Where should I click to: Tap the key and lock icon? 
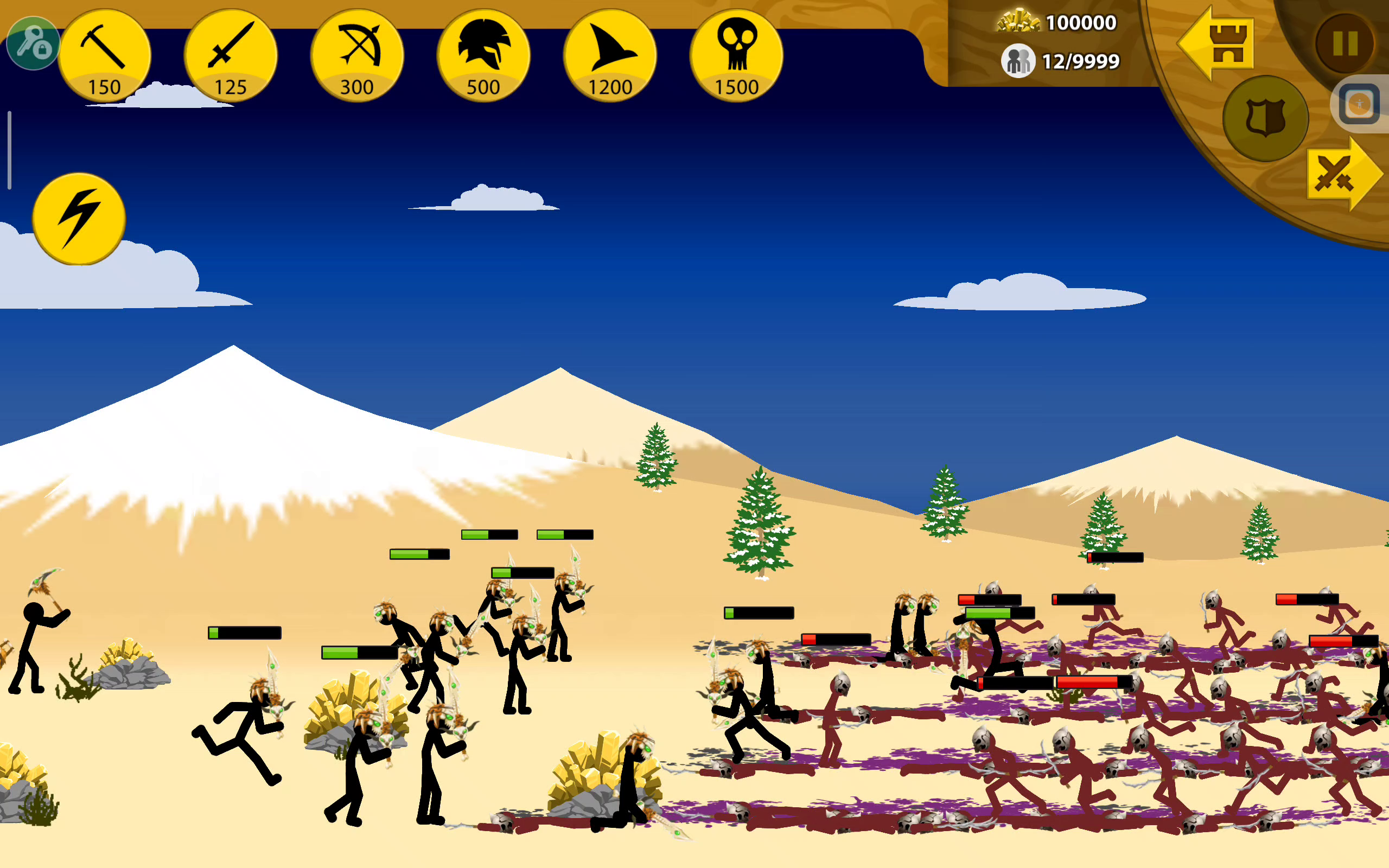(33, 43)
